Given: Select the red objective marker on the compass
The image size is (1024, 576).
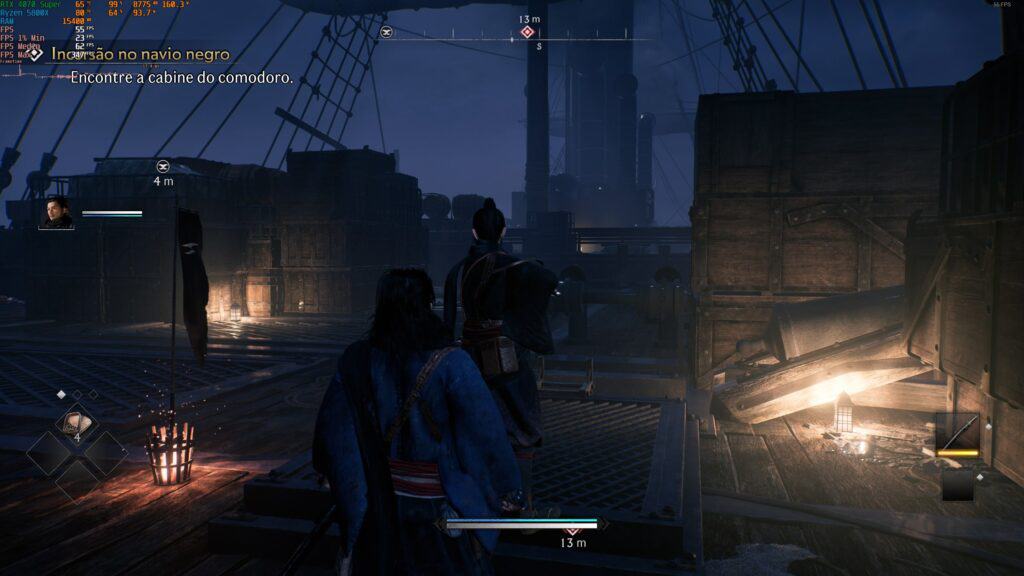Looking at the screenshot, I should click(x=527, y=33).
